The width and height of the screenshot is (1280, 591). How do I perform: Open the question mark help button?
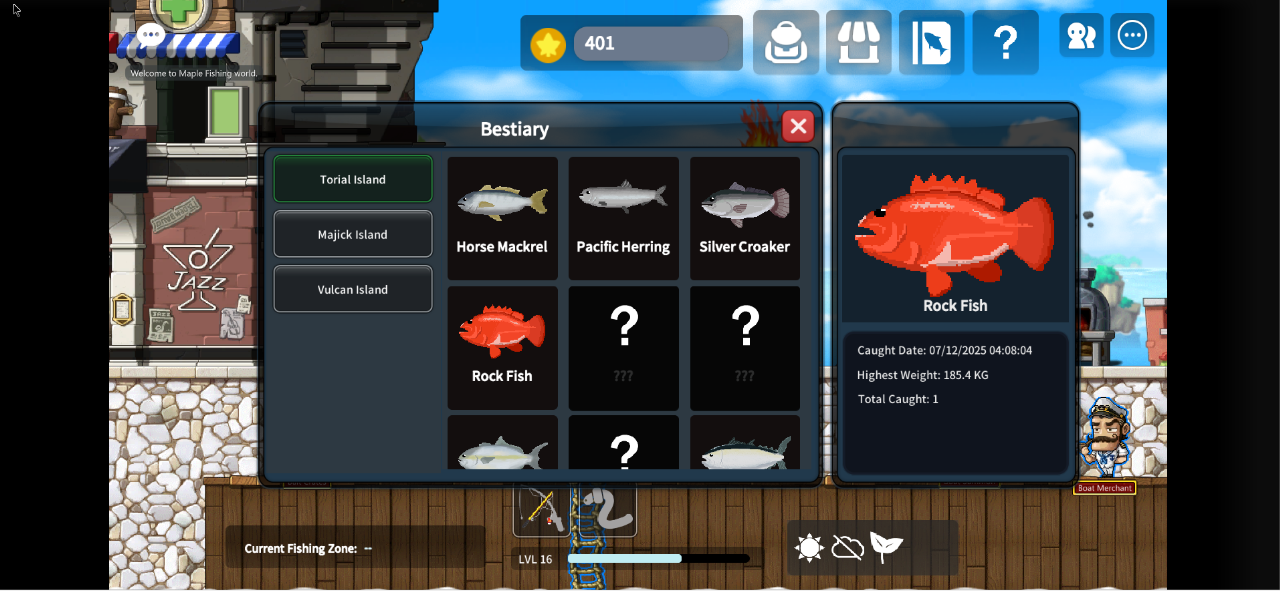pyautogui.click(x=1005, y=43)
